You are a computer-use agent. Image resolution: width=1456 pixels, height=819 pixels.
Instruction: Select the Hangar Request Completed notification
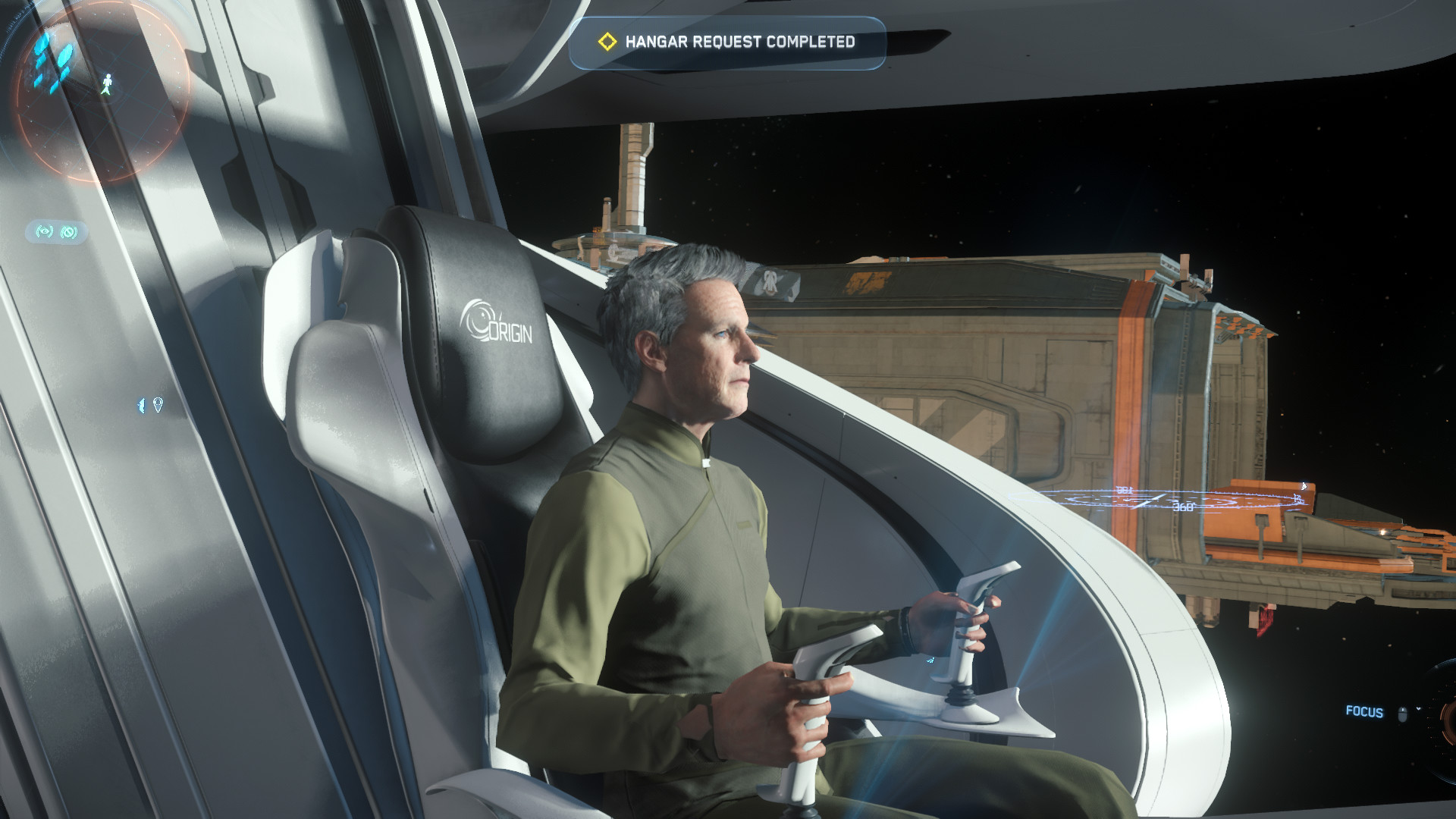click(727, 42)
